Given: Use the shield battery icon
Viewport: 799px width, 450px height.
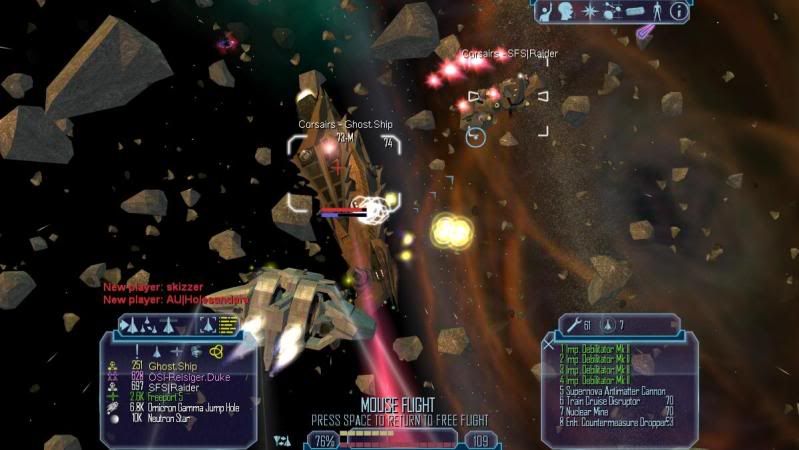Looking at the screenshot, I should [608, 325].
